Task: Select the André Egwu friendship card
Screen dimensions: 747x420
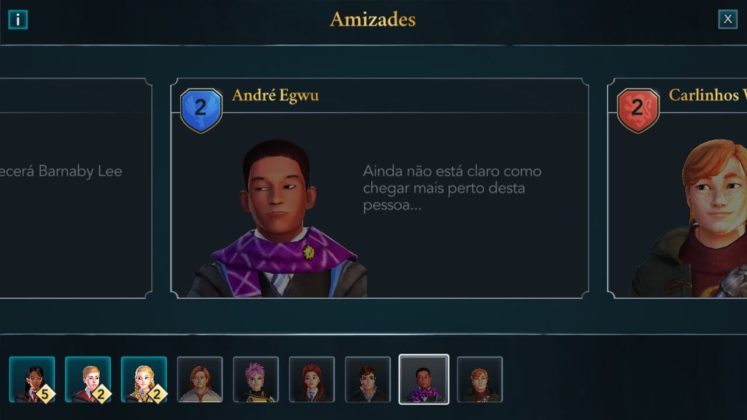Action: pyautogui.click(x=379, y=188)
